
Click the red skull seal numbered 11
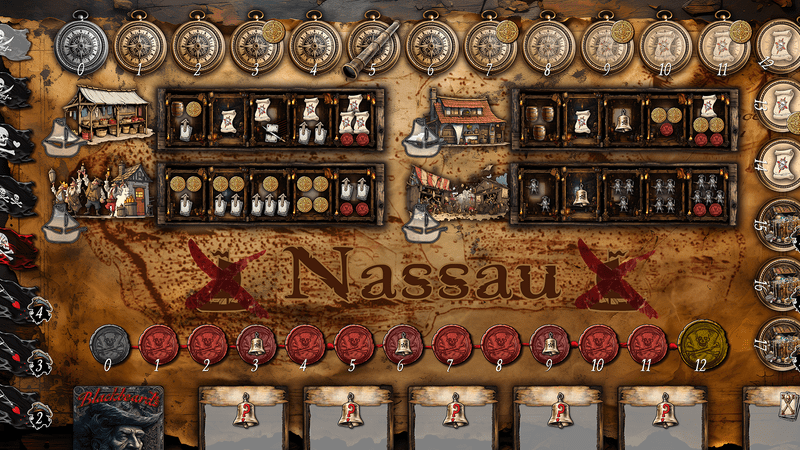648,345
